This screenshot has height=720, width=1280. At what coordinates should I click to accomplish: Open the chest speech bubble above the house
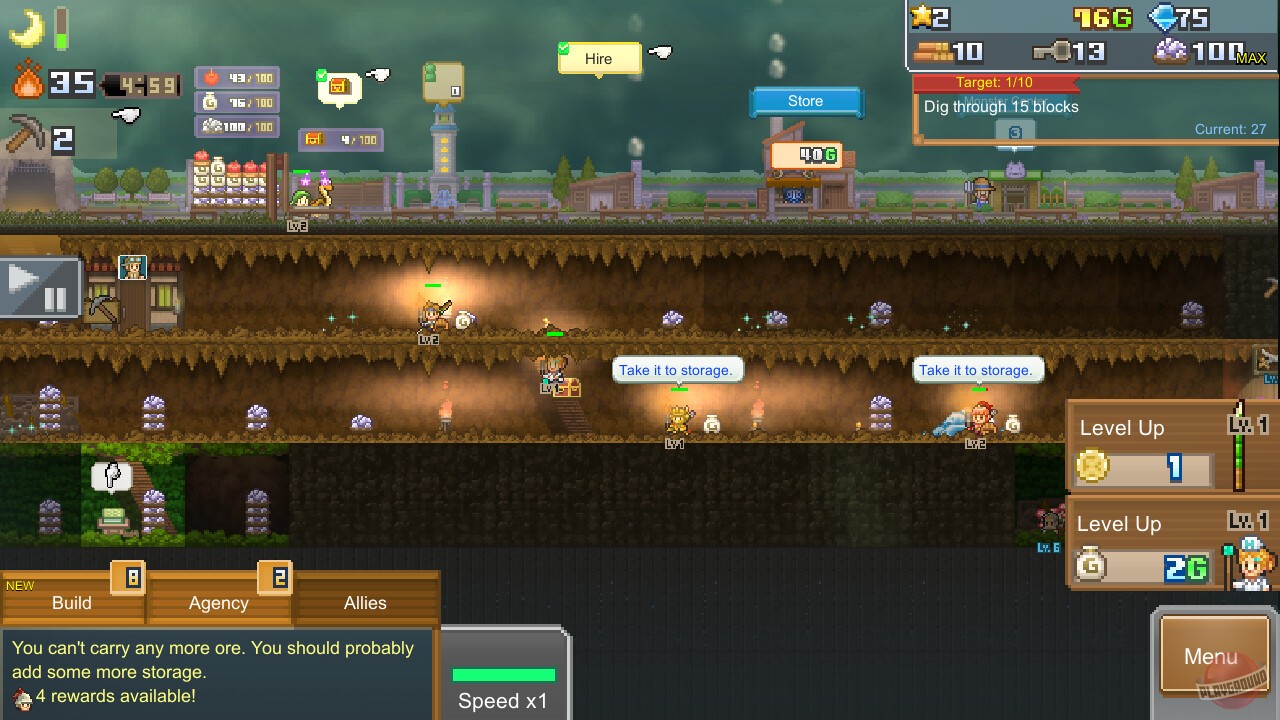[x=340, y=88]
